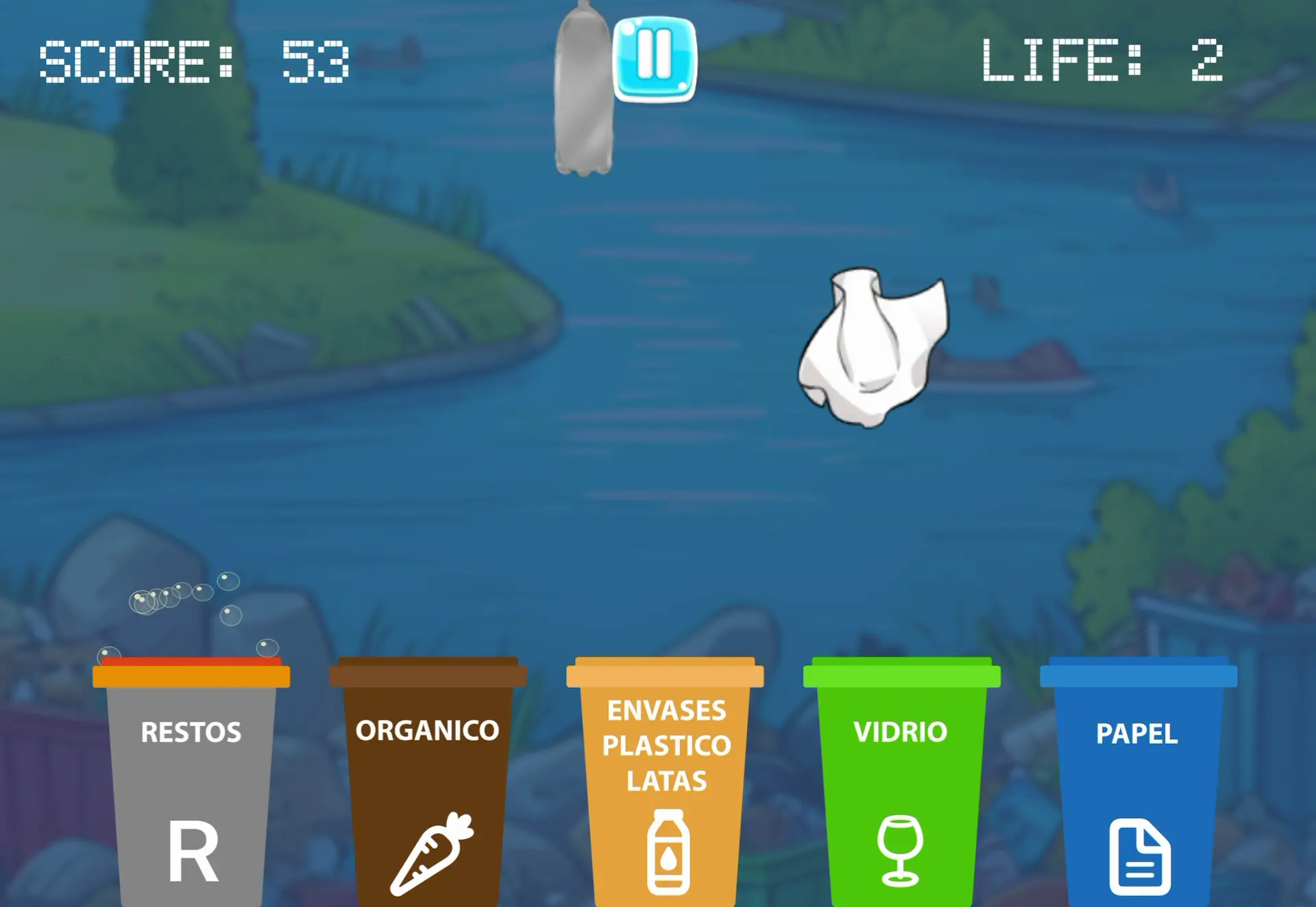Click the SCORE: 53 display
1316x907 pixels.
[x=195, y=62]
